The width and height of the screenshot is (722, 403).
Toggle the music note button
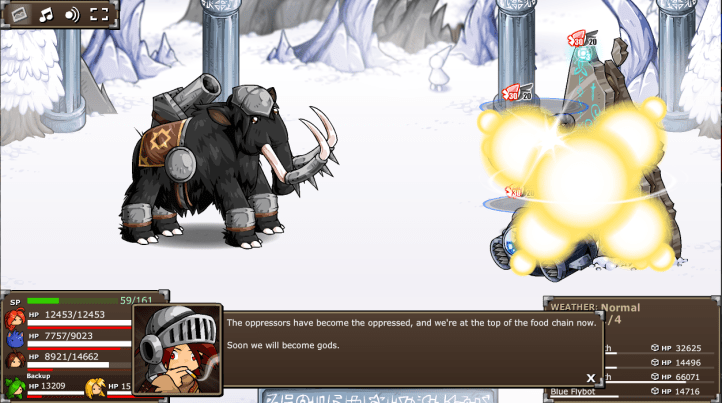coord(46,14)
